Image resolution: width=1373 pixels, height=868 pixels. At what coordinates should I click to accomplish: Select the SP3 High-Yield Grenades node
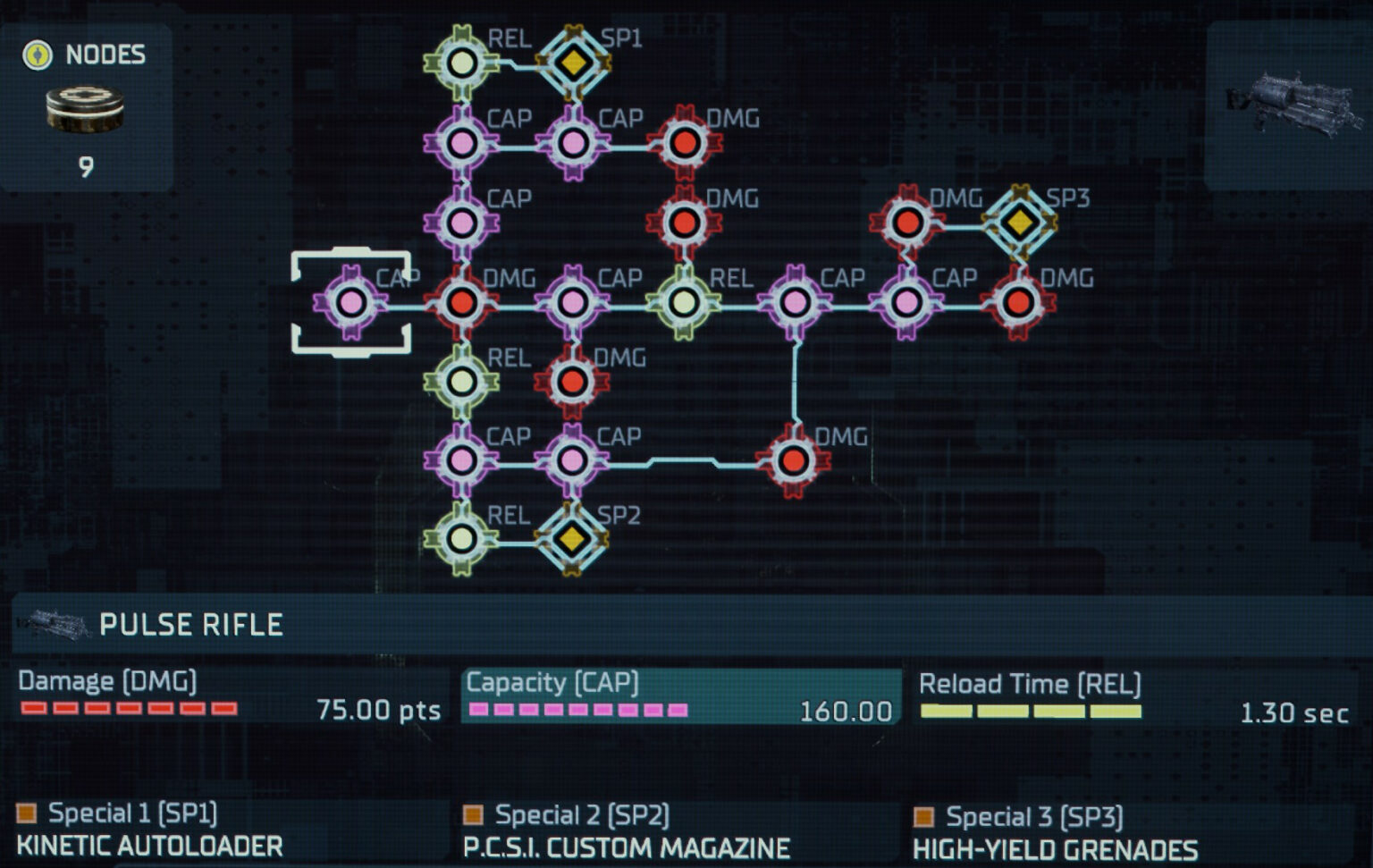click(x=1019, y=223)
